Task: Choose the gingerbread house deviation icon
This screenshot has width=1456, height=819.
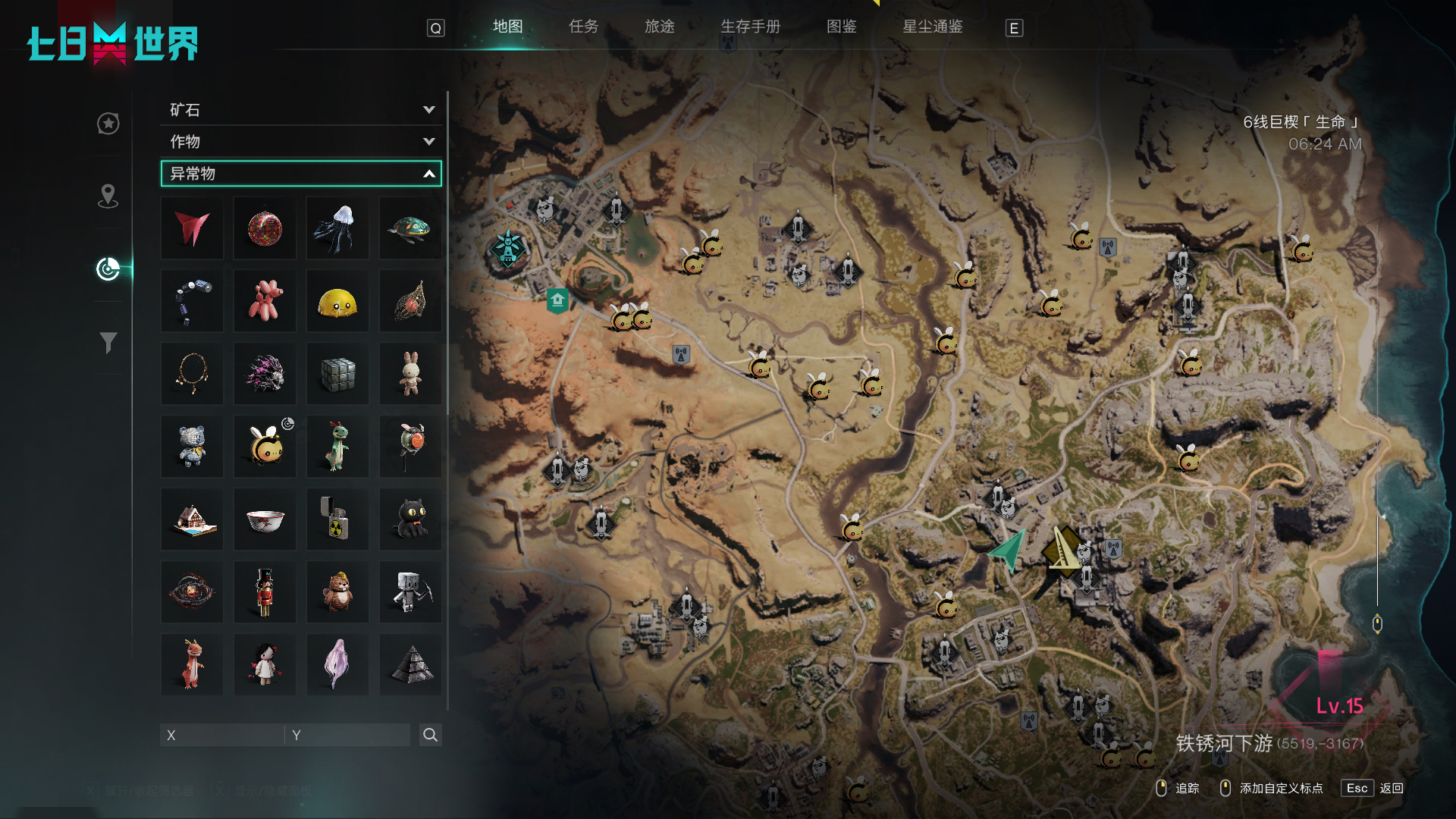Action: coord(192,519)
